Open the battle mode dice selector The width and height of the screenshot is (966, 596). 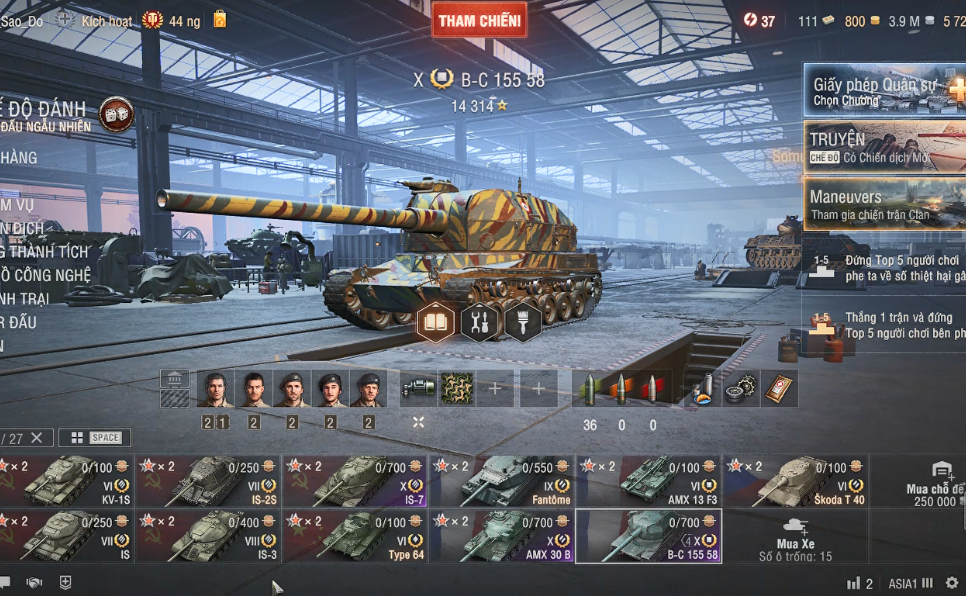click(116, 115)
